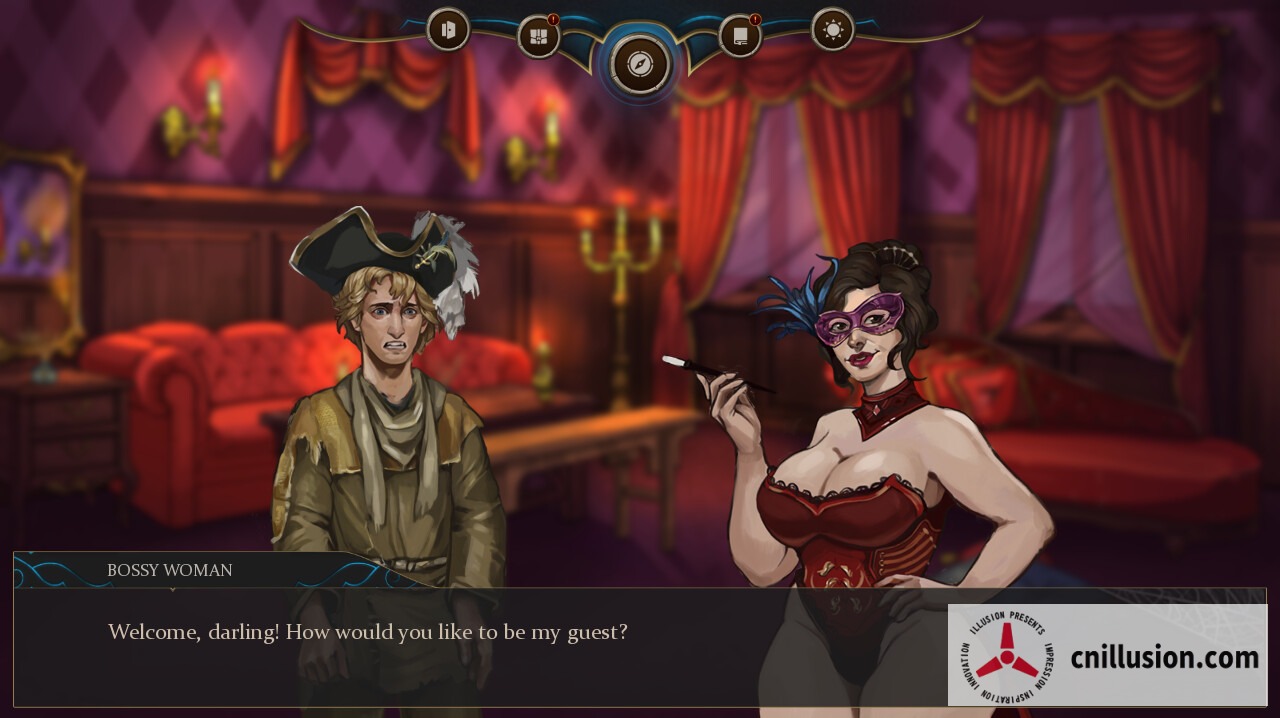The image size is (1280, 718).
Task: Open the sun-shaped settings icon
Action: [833, 29]
